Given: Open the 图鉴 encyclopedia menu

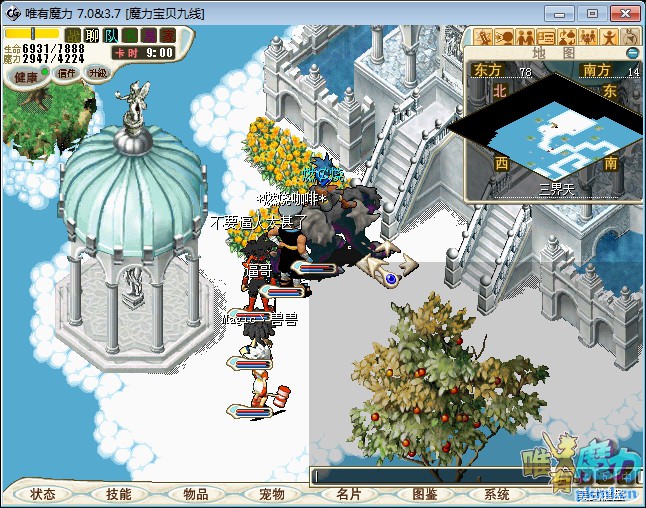Looking at the screenshot, I should tap(424, 494).
